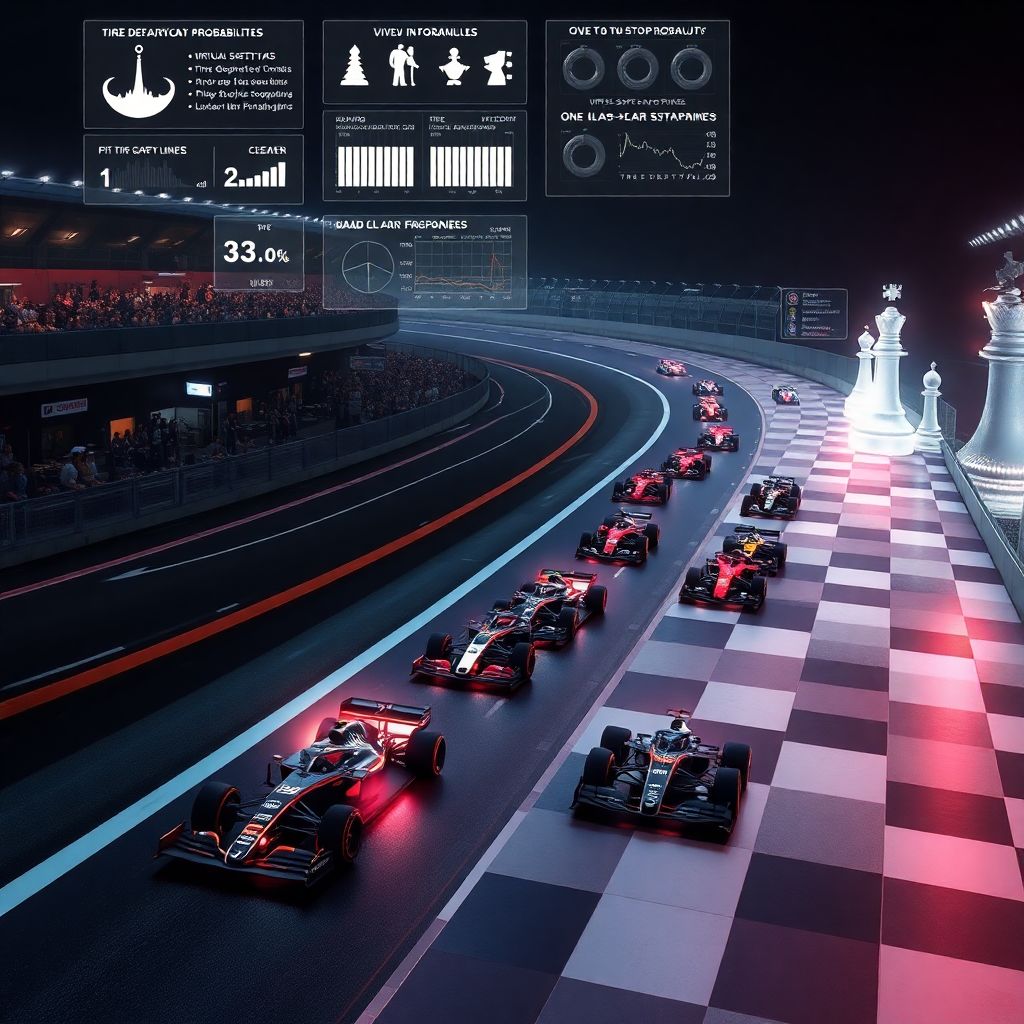Open the spire emblem in the tire panel
The image size is (1024, 1024).
[138, 86]
